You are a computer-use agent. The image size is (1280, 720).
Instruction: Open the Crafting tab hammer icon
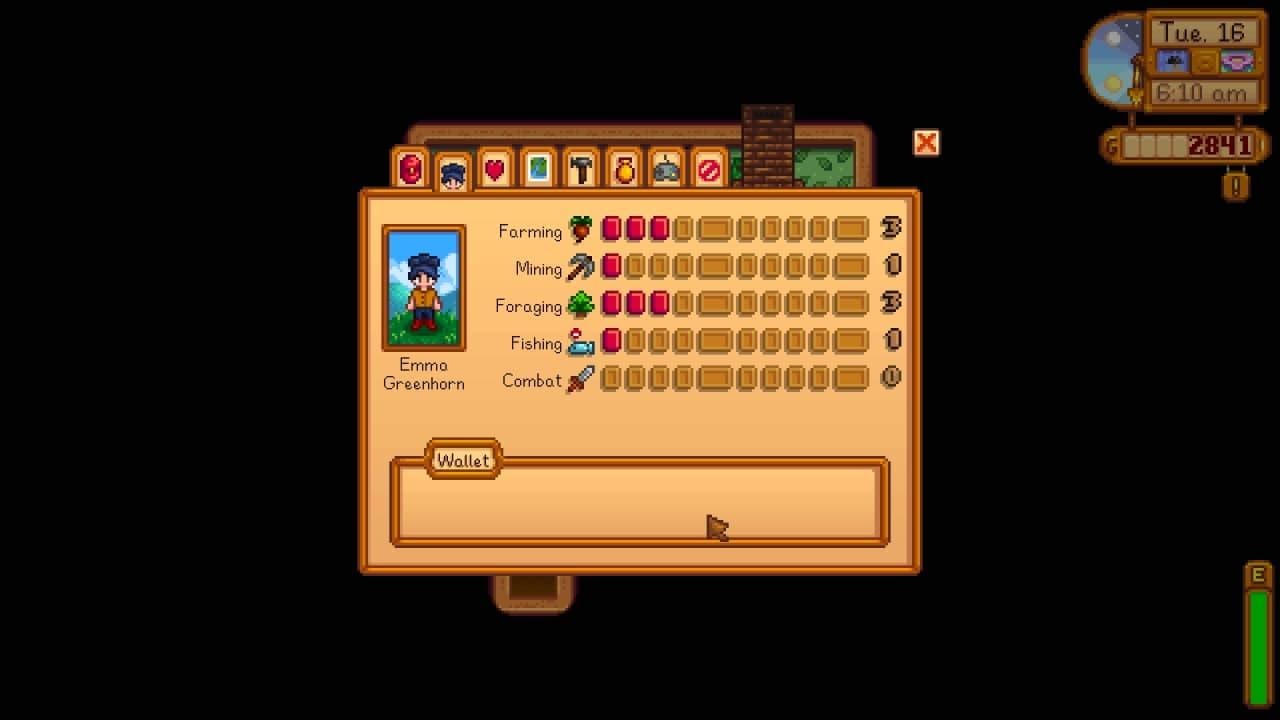pyautogui.click(x=579, y=169)
